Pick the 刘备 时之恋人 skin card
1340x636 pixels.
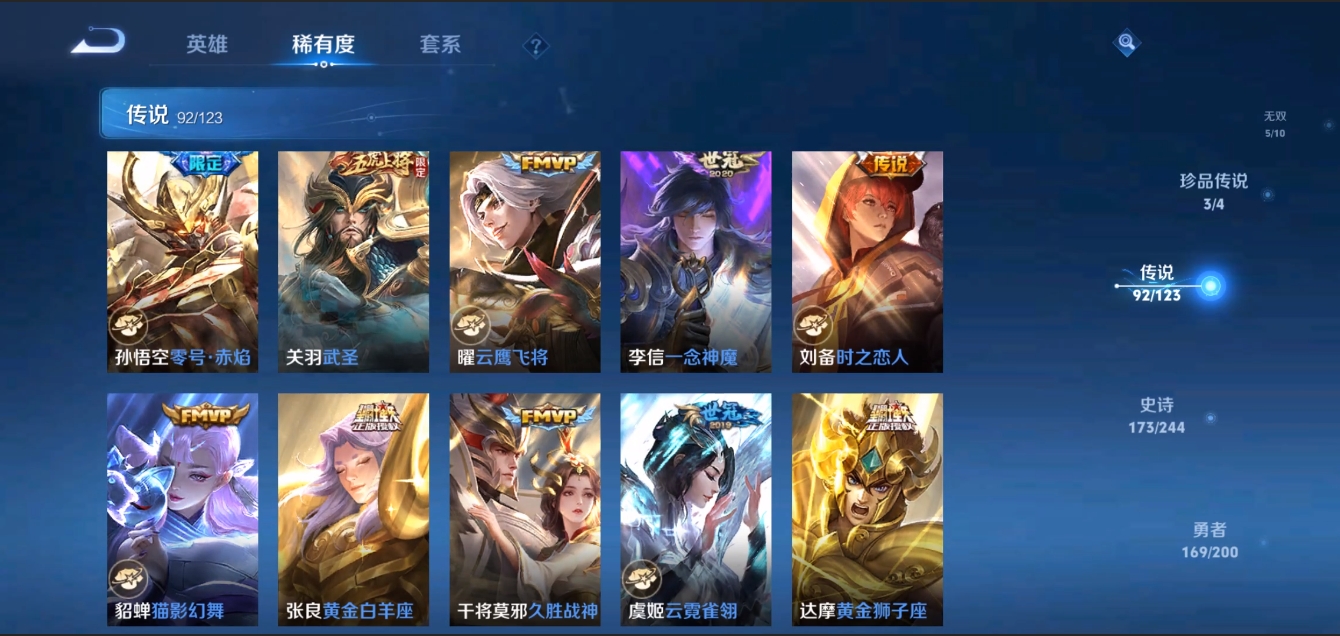(x=867, y=262)
